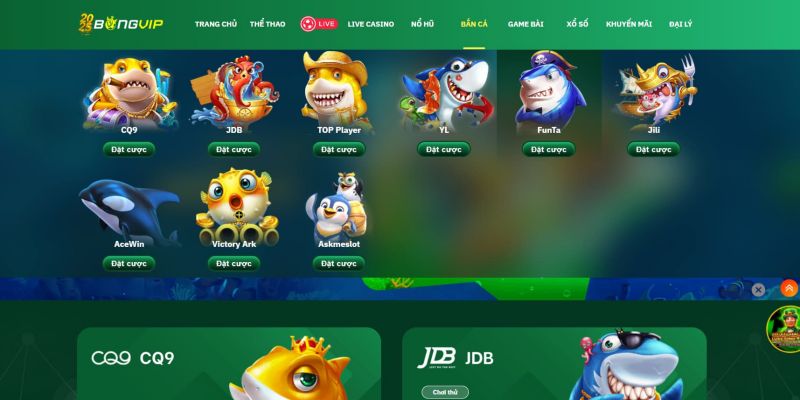Go to the Thể Thao section

point(266,24)
